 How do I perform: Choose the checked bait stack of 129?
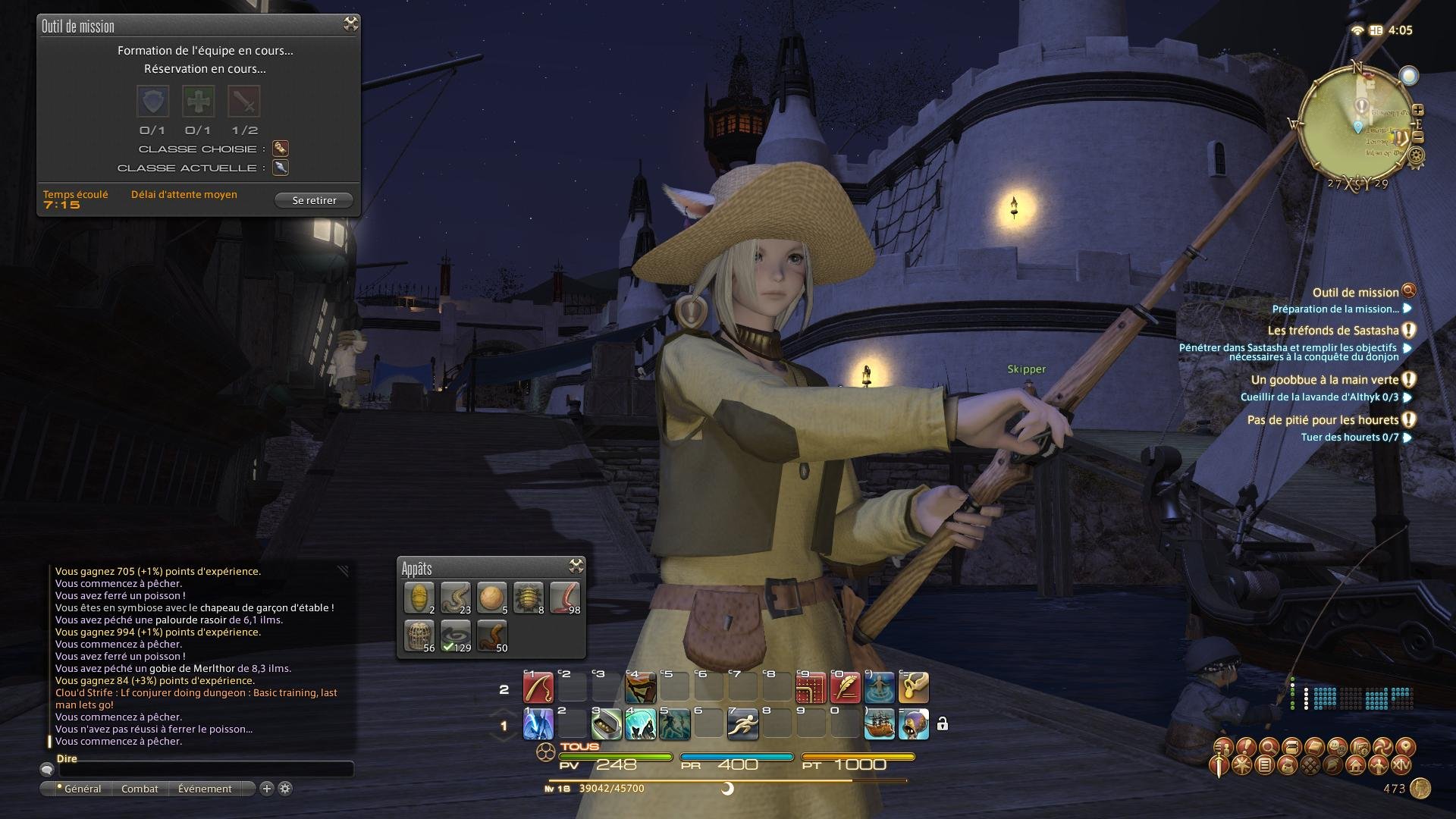(455, 635)
